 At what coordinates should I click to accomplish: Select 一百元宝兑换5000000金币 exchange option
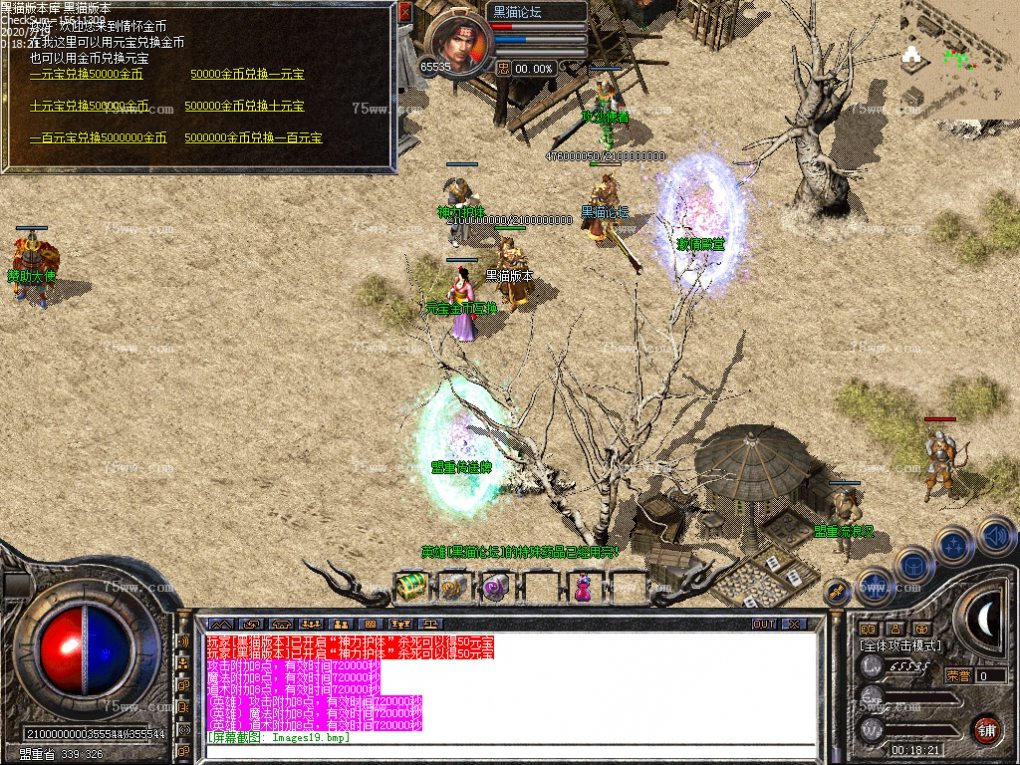[x=98, y=138]
